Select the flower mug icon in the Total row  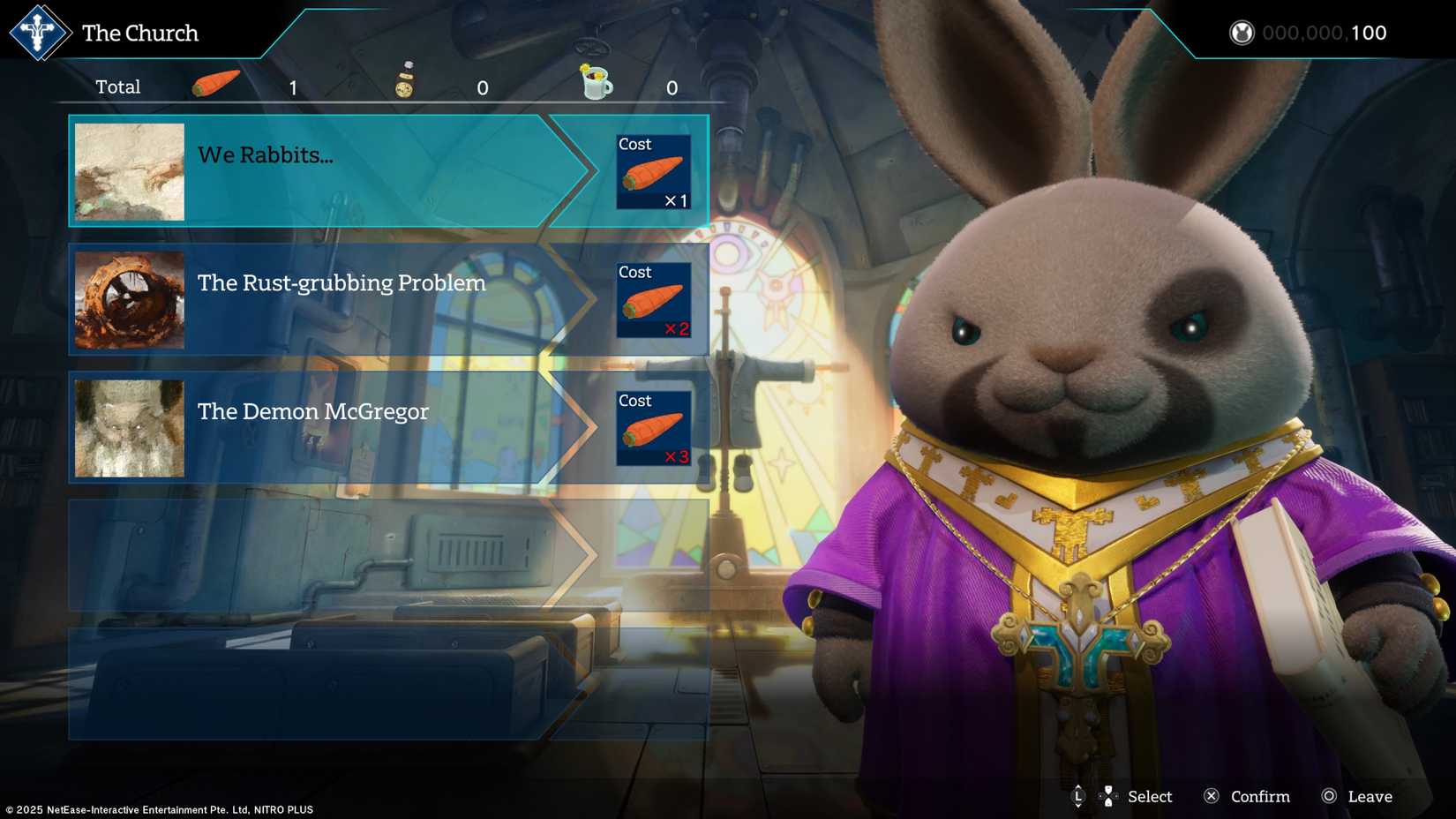pos(595,82)
